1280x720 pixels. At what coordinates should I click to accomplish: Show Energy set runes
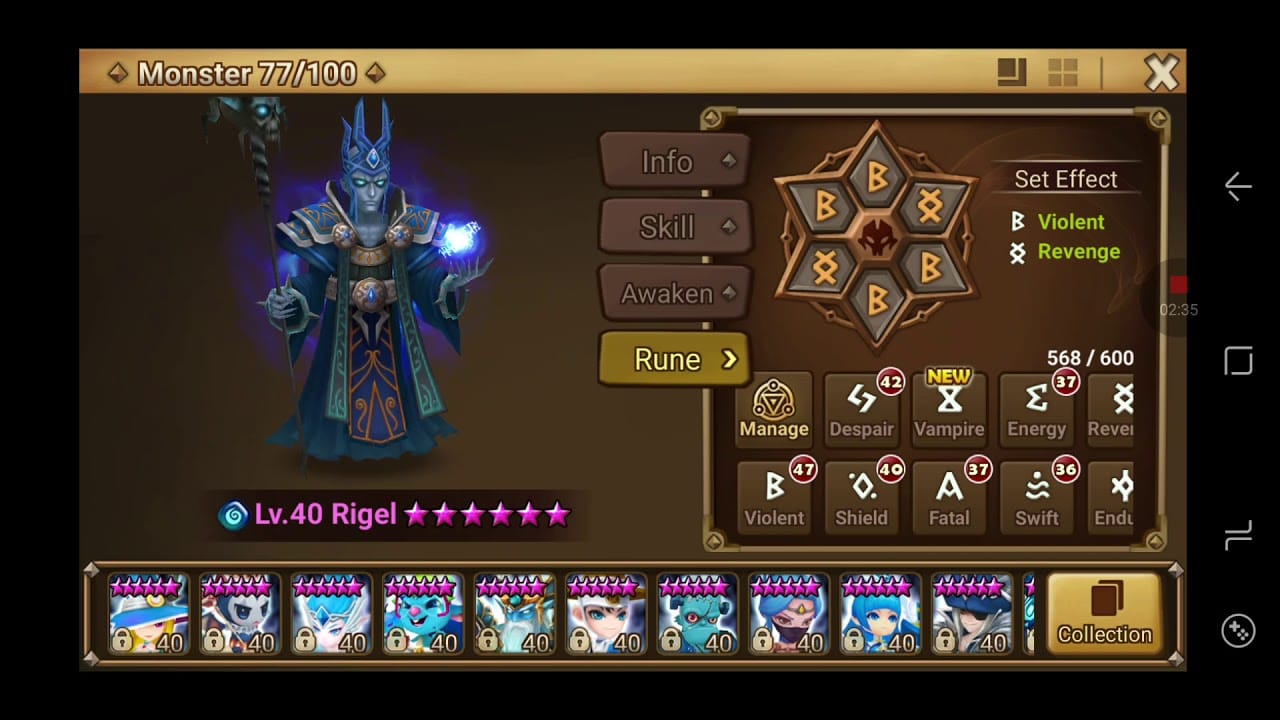[x=1036, y=408]
